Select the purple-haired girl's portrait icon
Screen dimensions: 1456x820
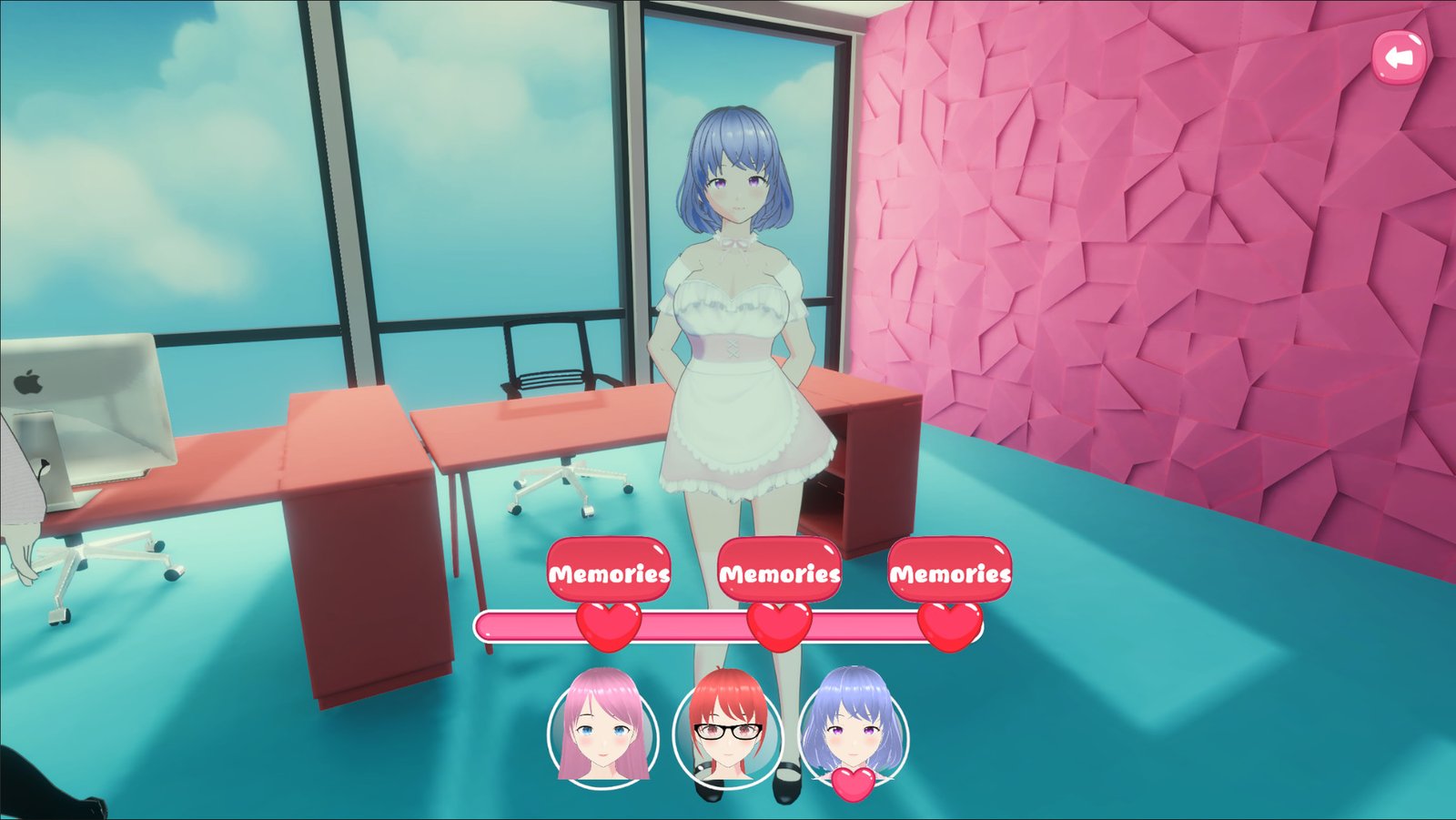click(x=853, y=728)
